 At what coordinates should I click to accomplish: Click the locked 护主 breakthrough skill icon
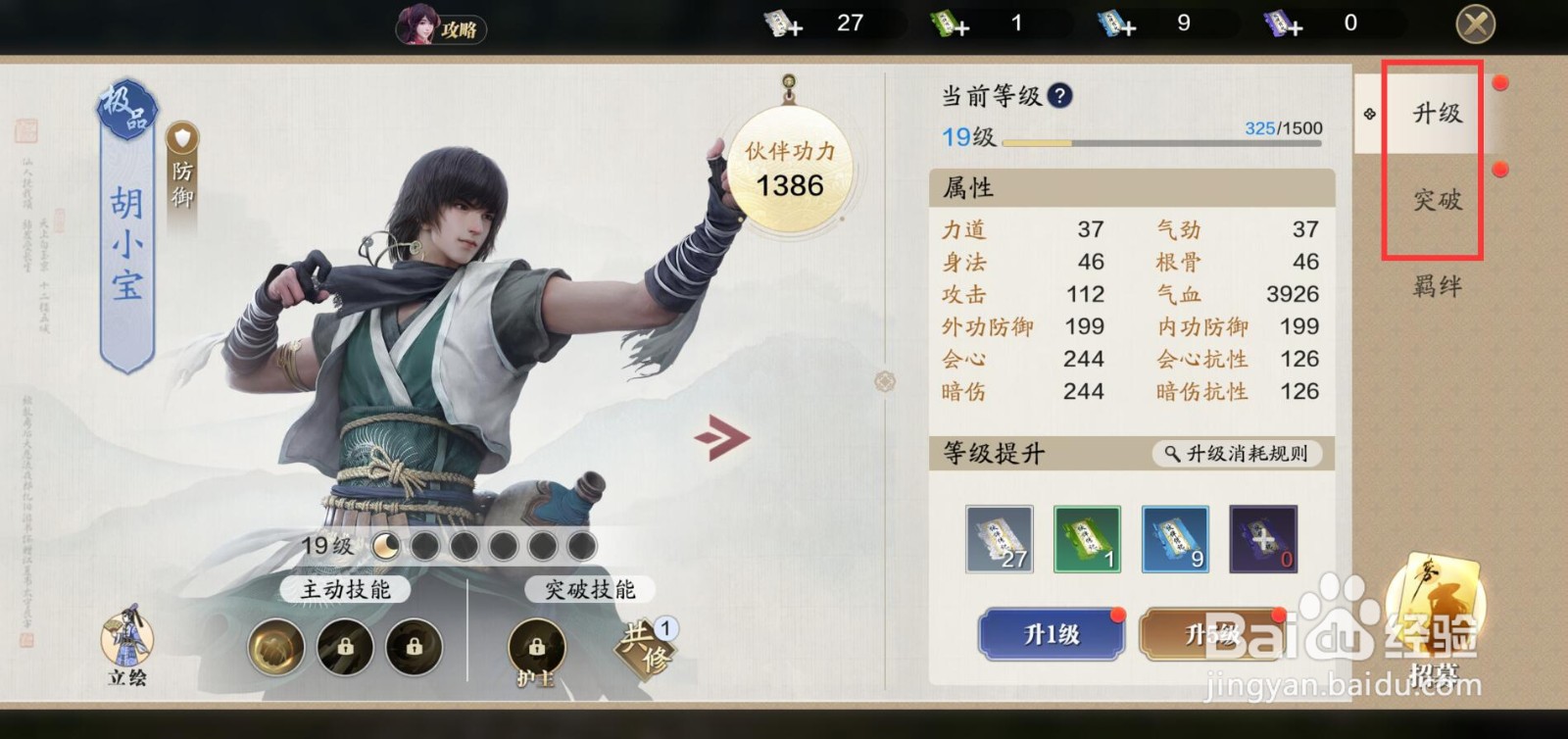[537, 647]
